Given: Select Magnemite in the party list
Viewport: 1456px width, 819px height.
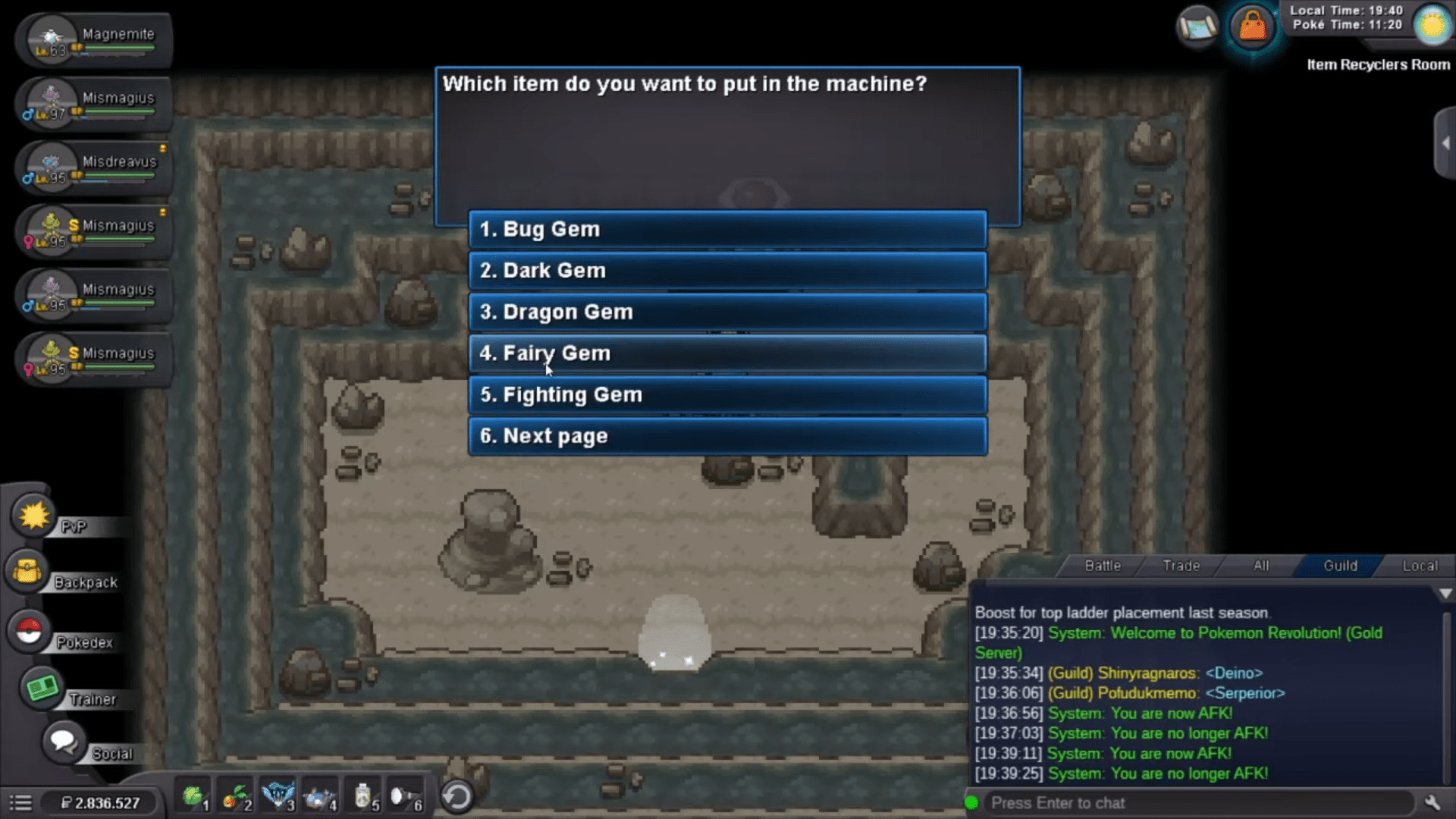Looking at the screenshot, I should [95, 41].
